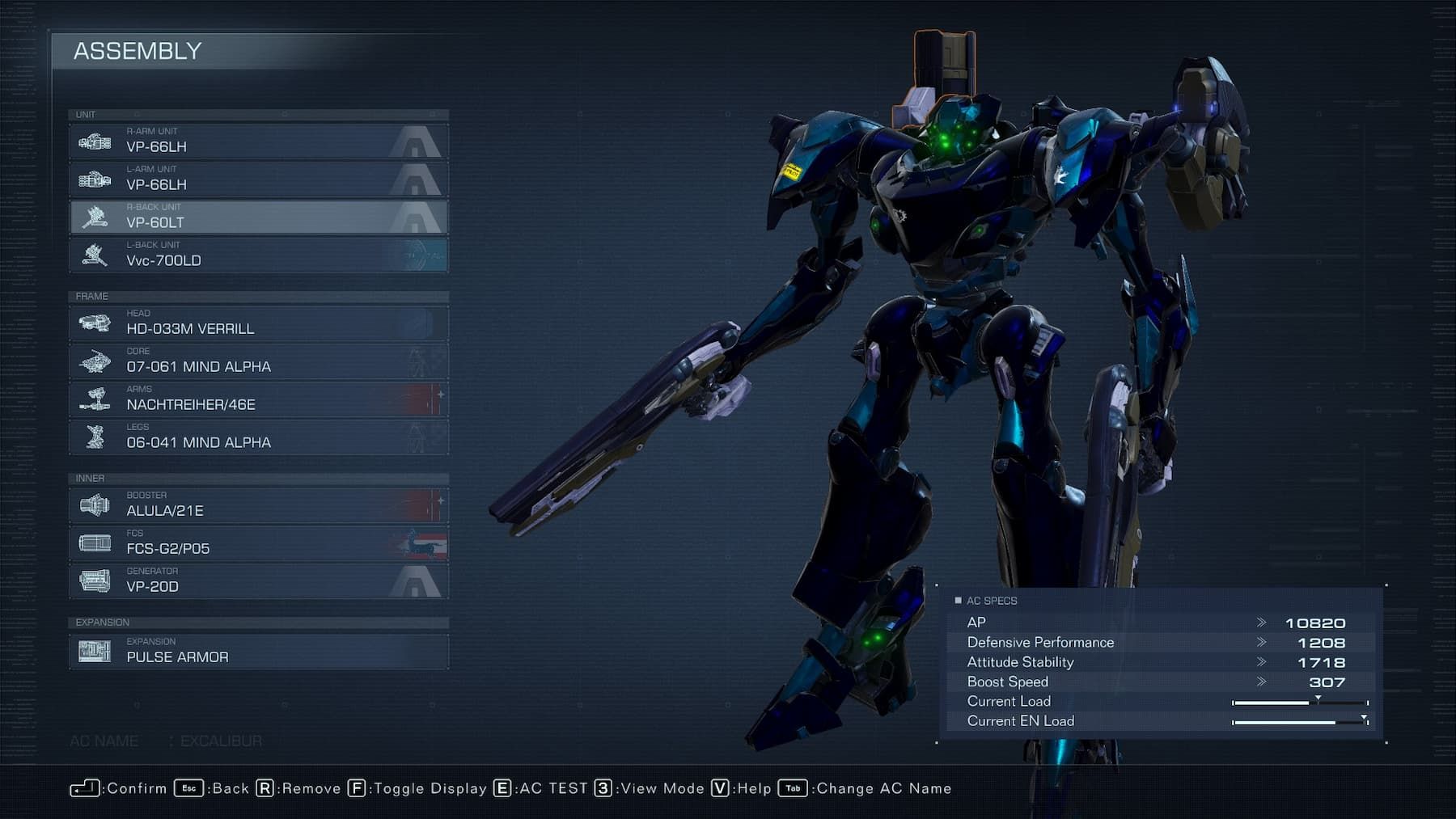Select the R-ARM UNIT VP-66LH slot
This screenshot has height=819, width=1456.
[x=259, y=141]
